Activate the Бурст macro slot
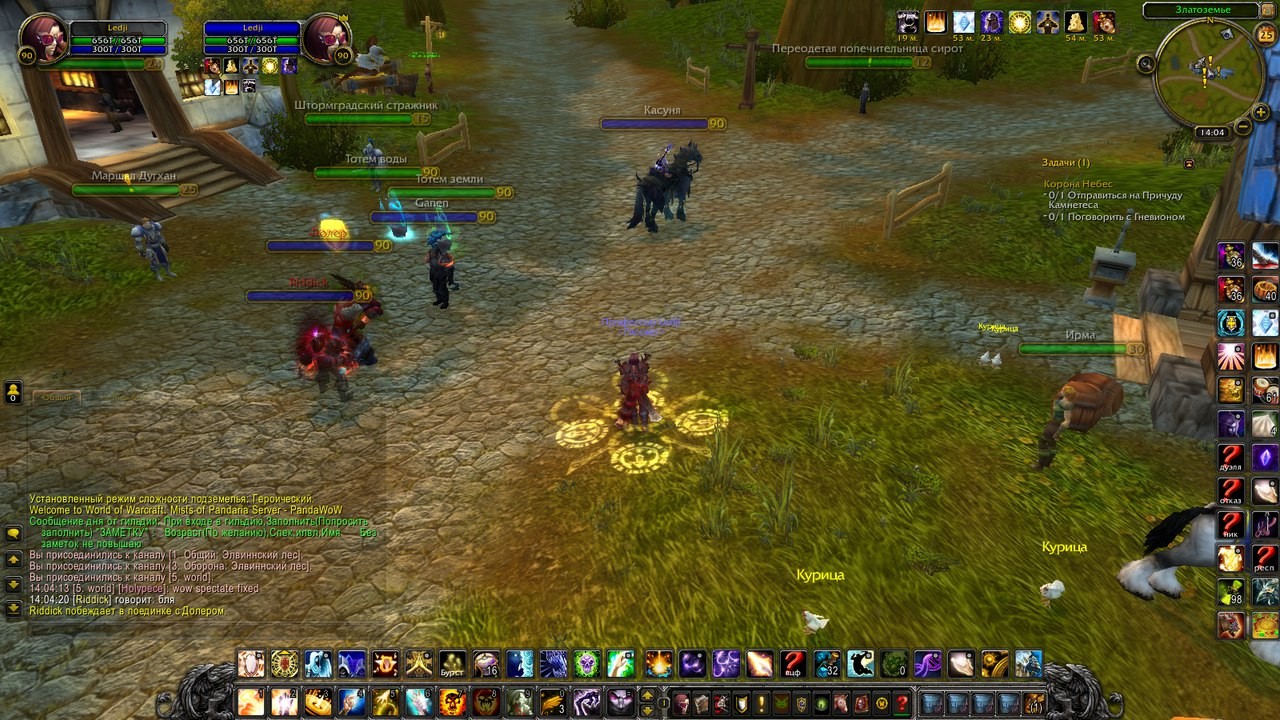 click(453, 664)
